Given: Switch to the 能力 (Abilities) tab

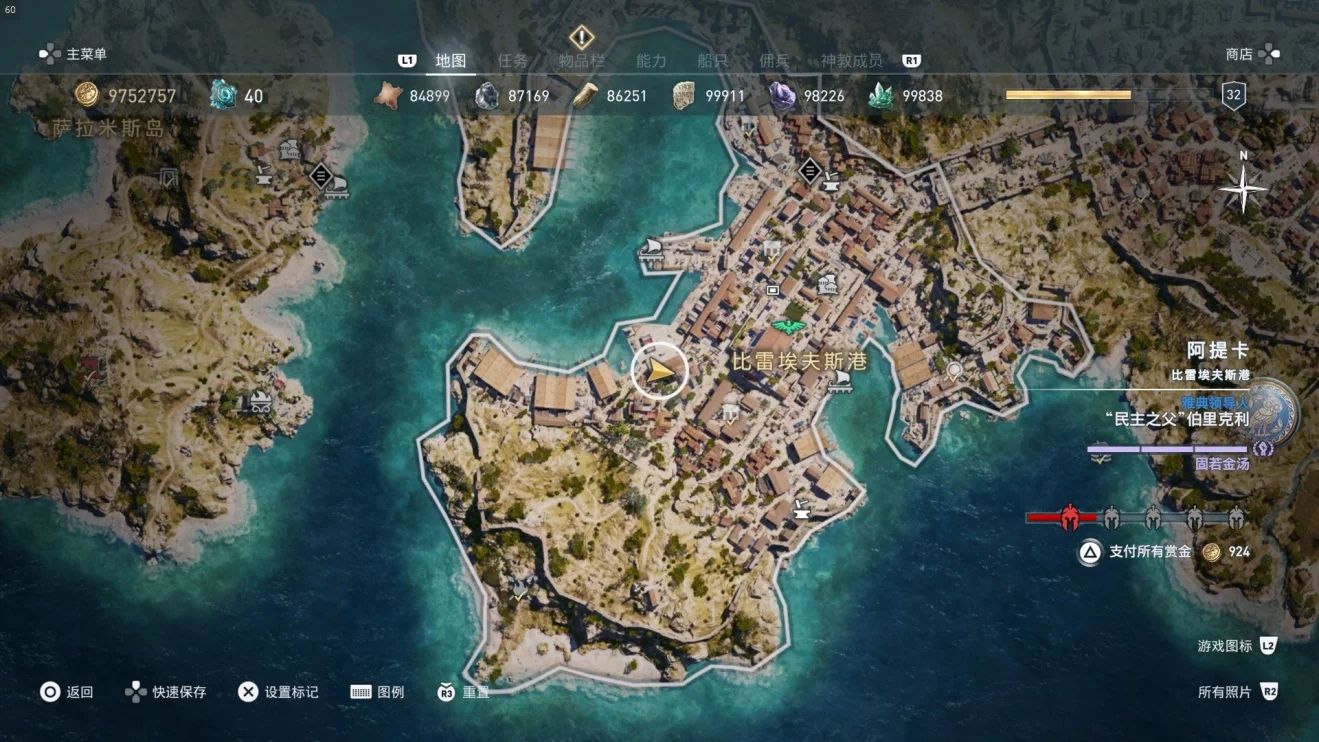Looking at the screenshot, I should pyautogui.click(x=651, y=60).
